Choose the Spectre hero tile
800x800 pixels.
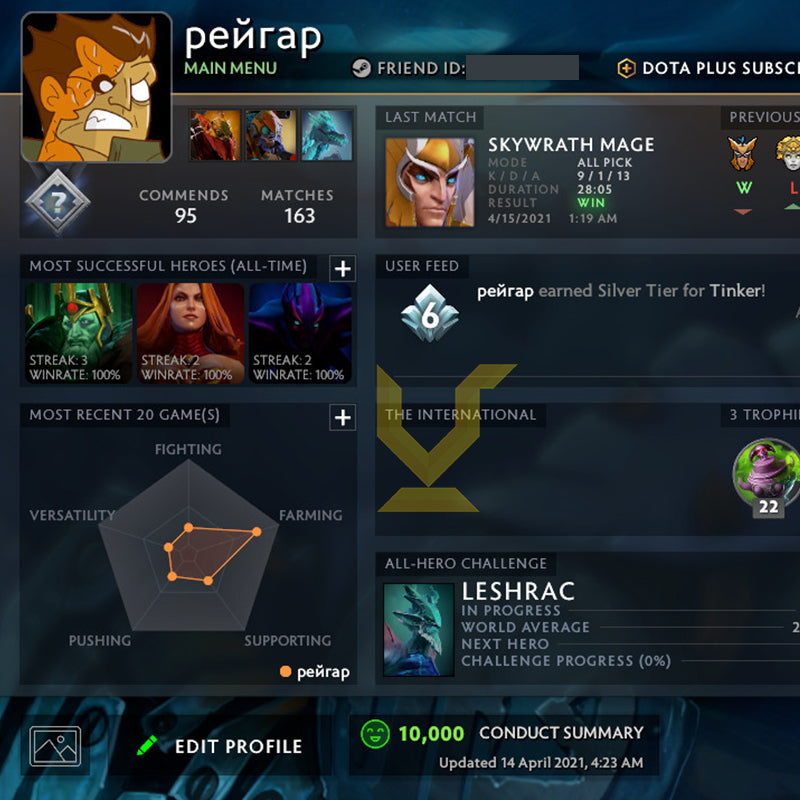click(x=301, y=334)
